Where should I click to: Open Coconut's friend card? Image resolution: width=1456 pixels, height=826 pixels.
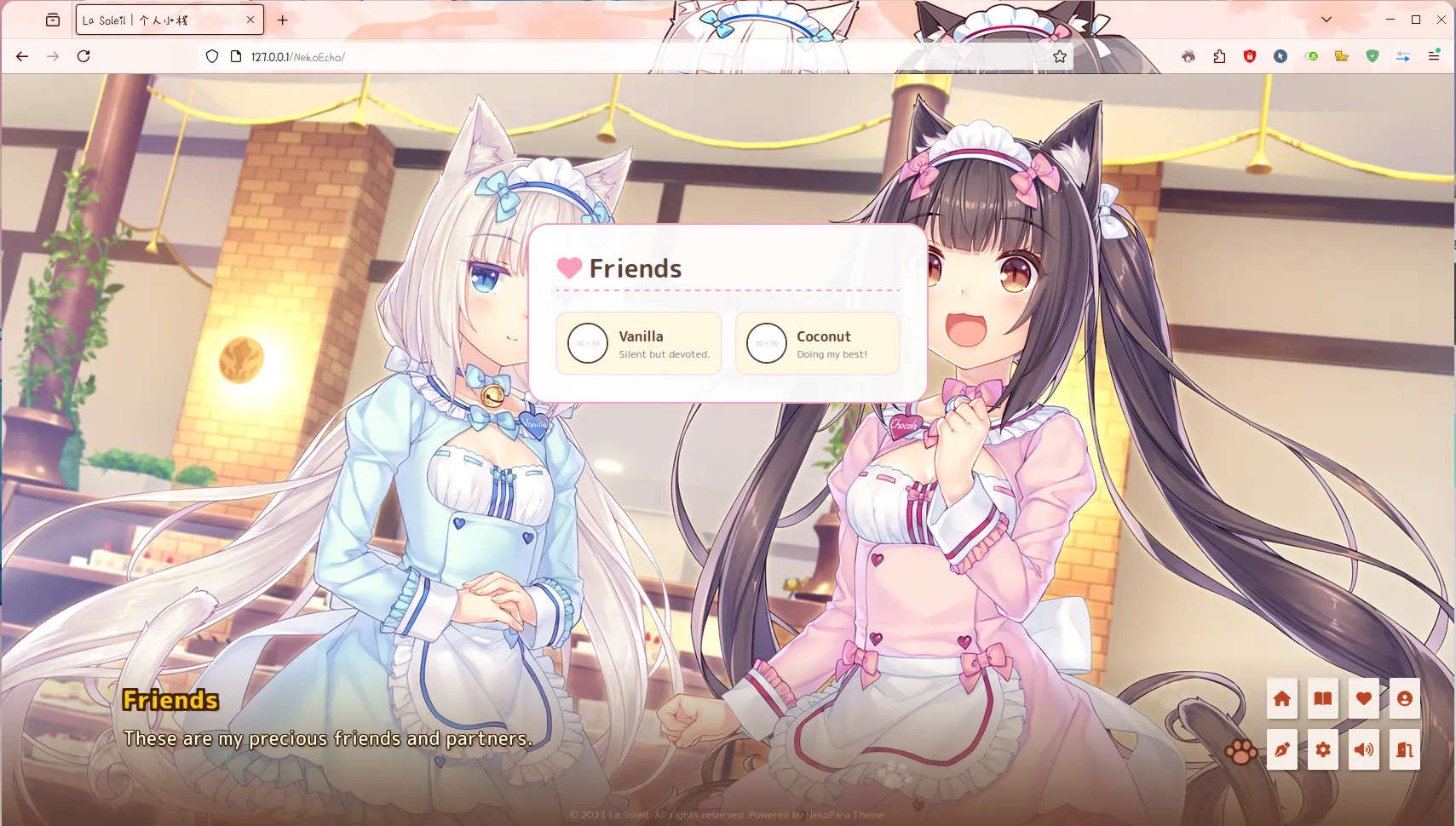(817, 343)
